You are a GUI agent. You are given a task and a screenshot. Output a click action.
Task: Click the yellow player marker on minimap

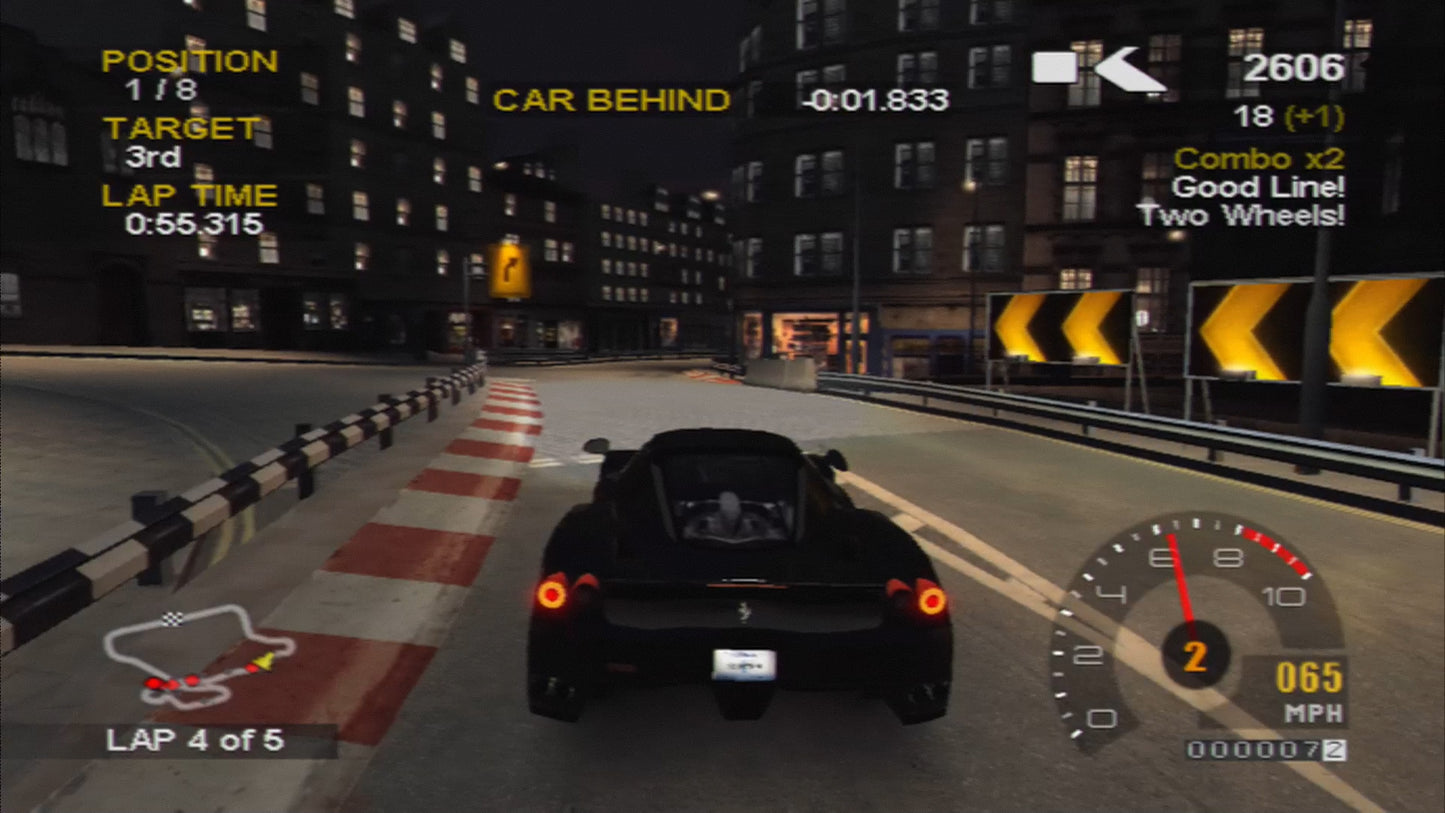(x=263, y=661)
